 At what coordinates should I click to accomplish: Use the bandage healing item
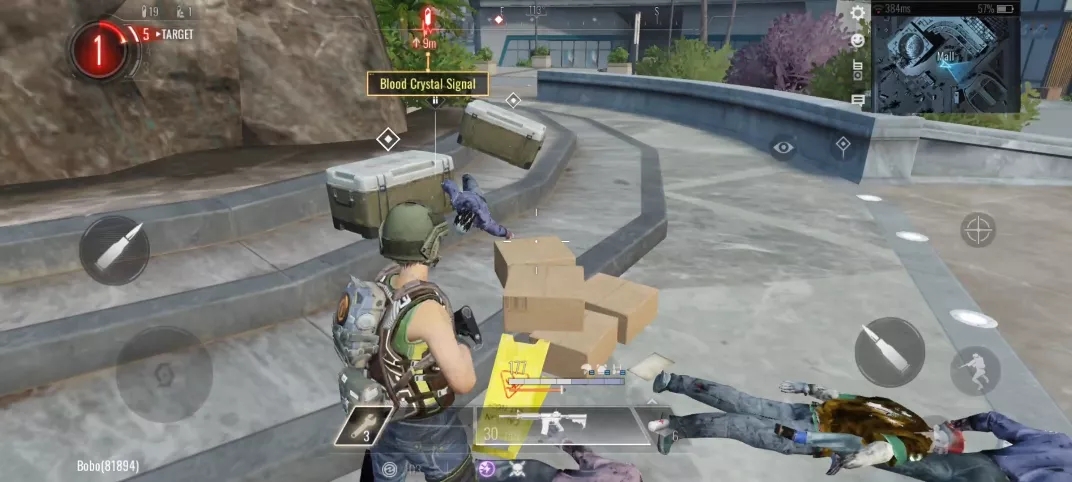point(662,428)
